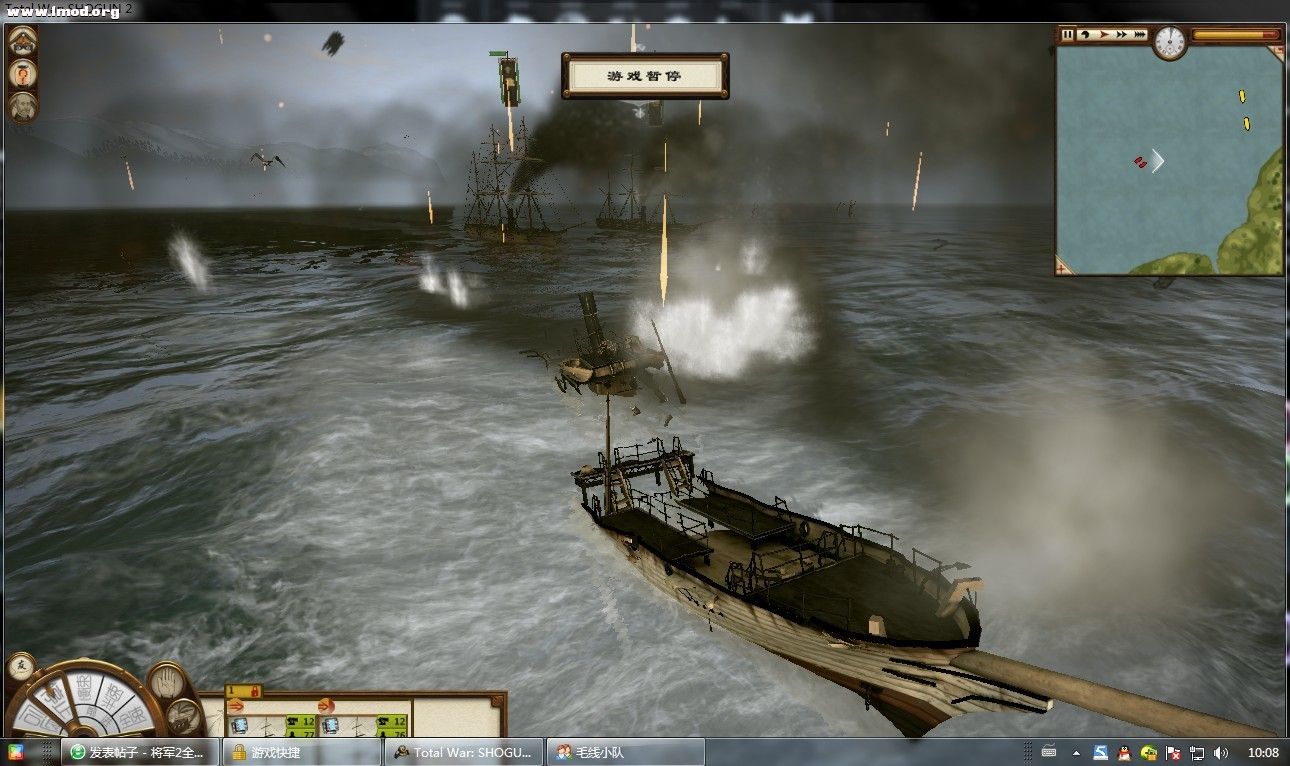
Task: Click the small round kanji button above dial
Action: 19,666
